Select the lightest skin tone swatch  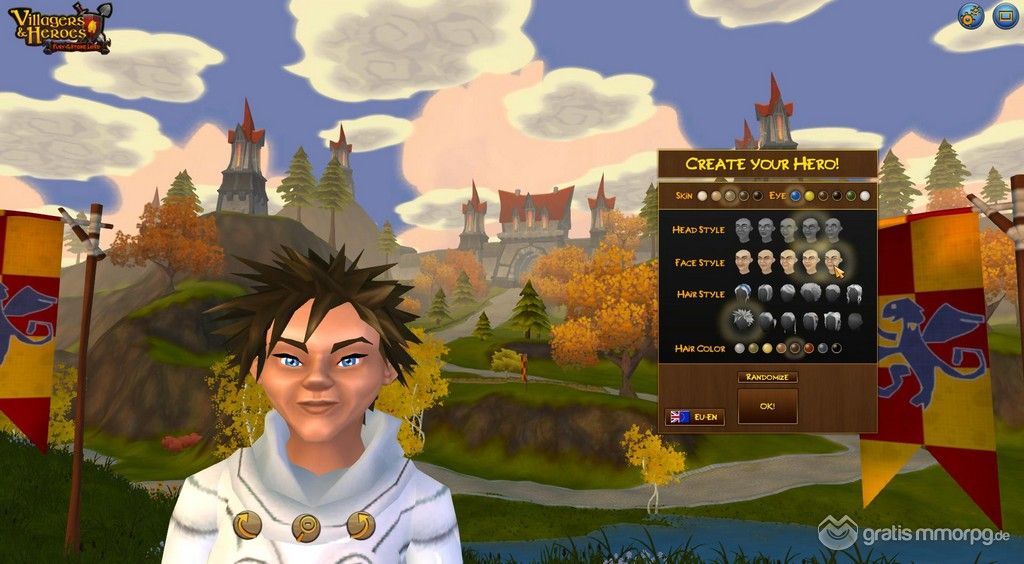[x=703, y=196]
